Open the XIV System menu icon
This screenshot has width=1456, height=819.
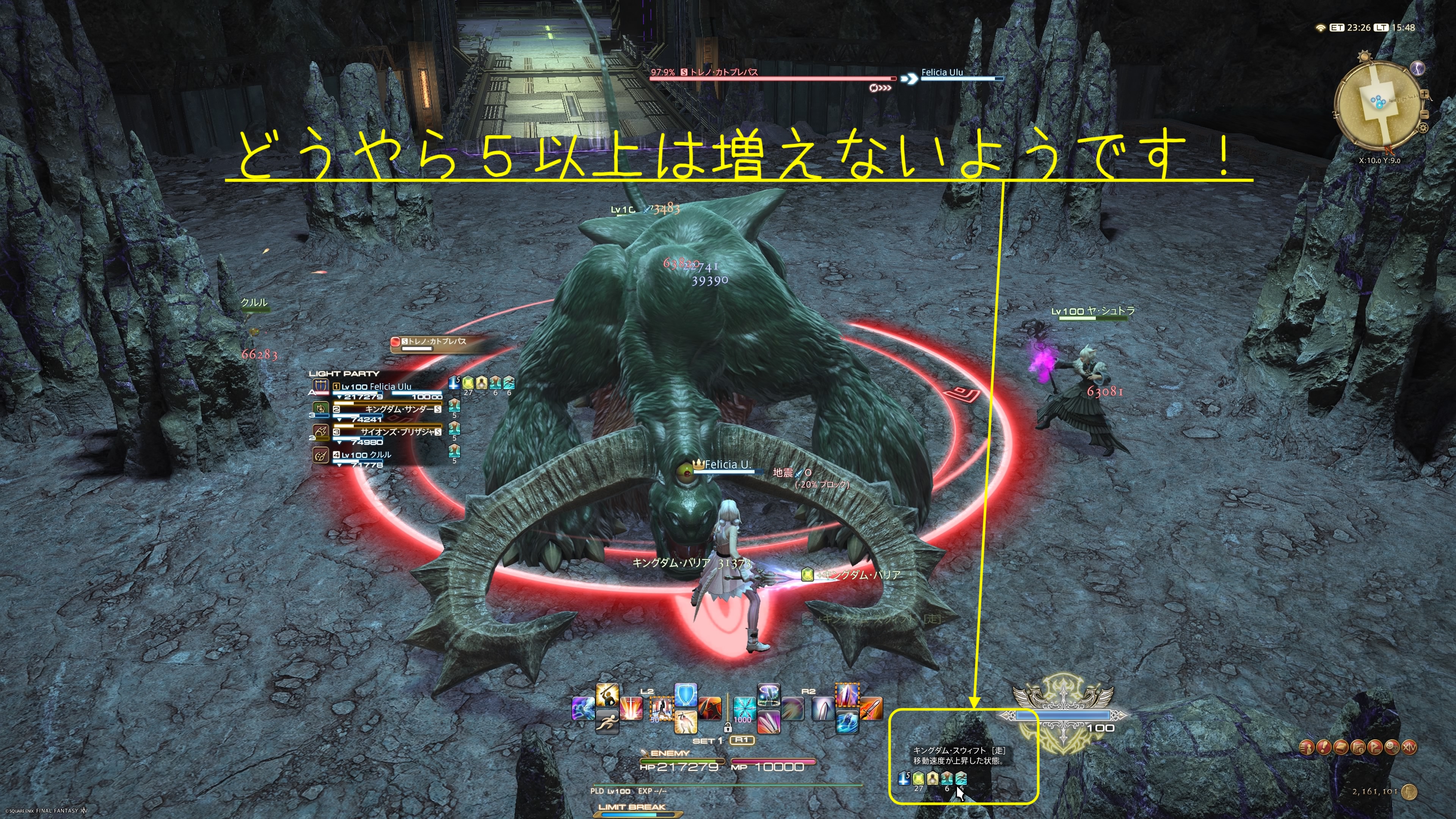1410,748
